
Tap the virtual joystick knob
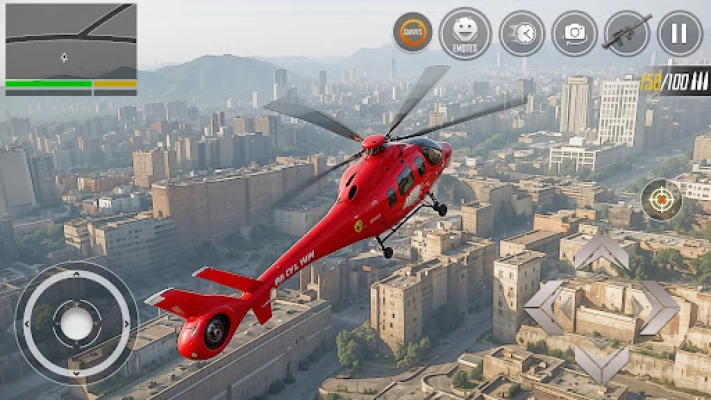tap(77, 322)
